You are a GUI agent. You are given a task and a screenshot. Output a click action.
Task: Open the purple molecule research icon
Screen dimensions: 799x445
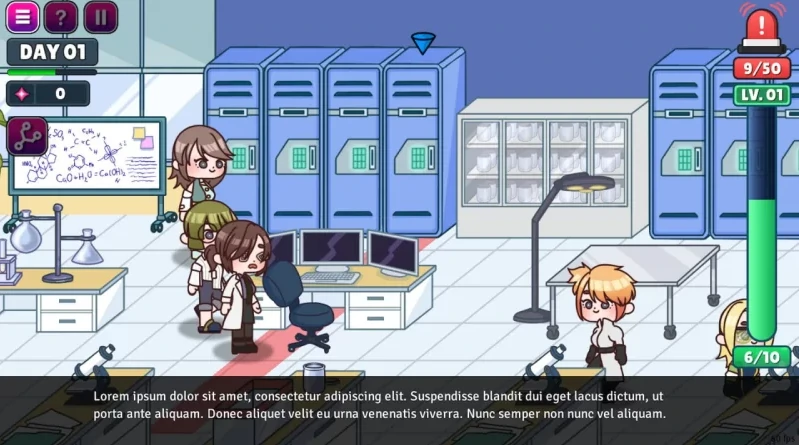coord(27,136)
